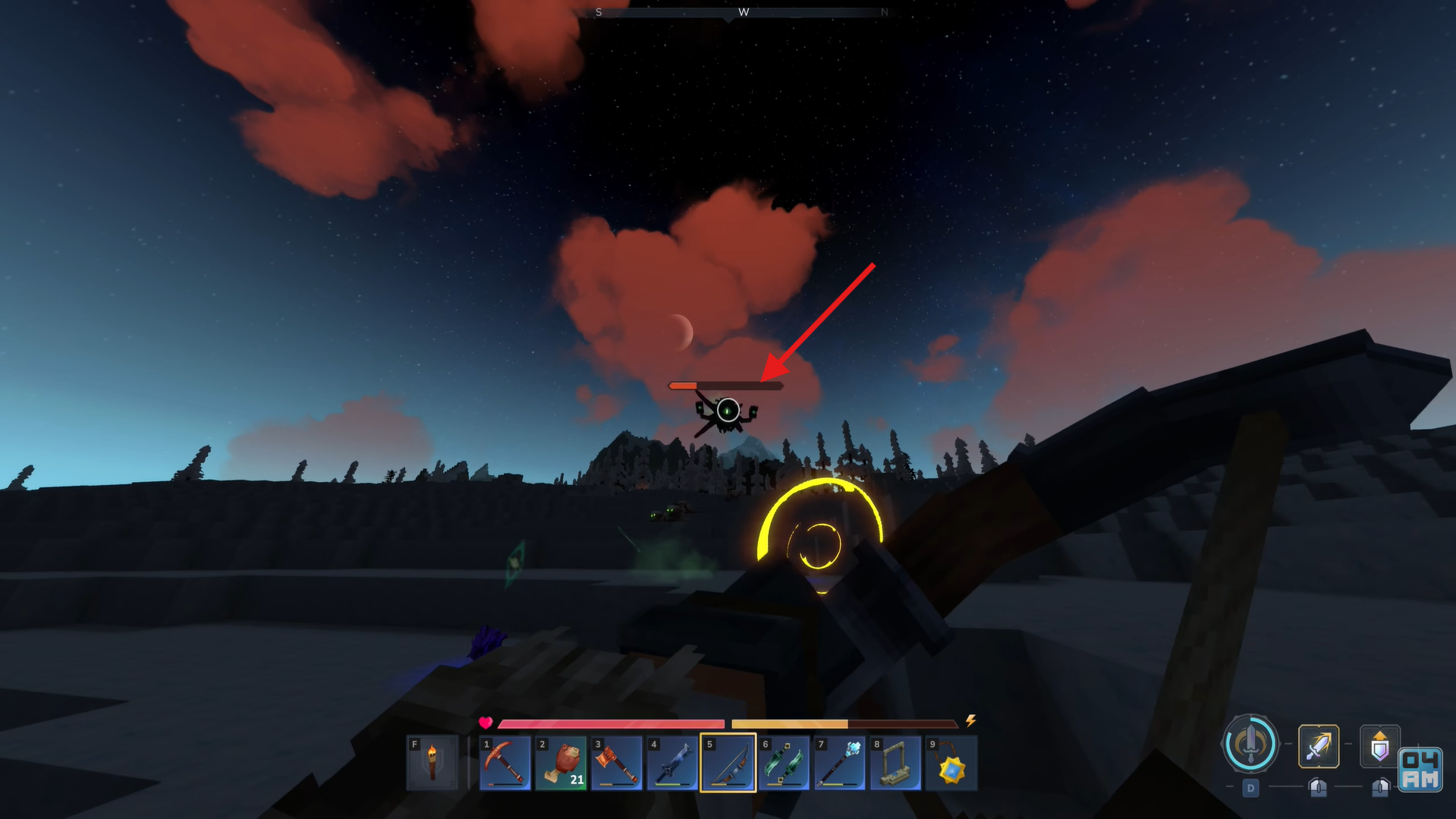Select the sword in hotbar slot 4

point(672,763)
